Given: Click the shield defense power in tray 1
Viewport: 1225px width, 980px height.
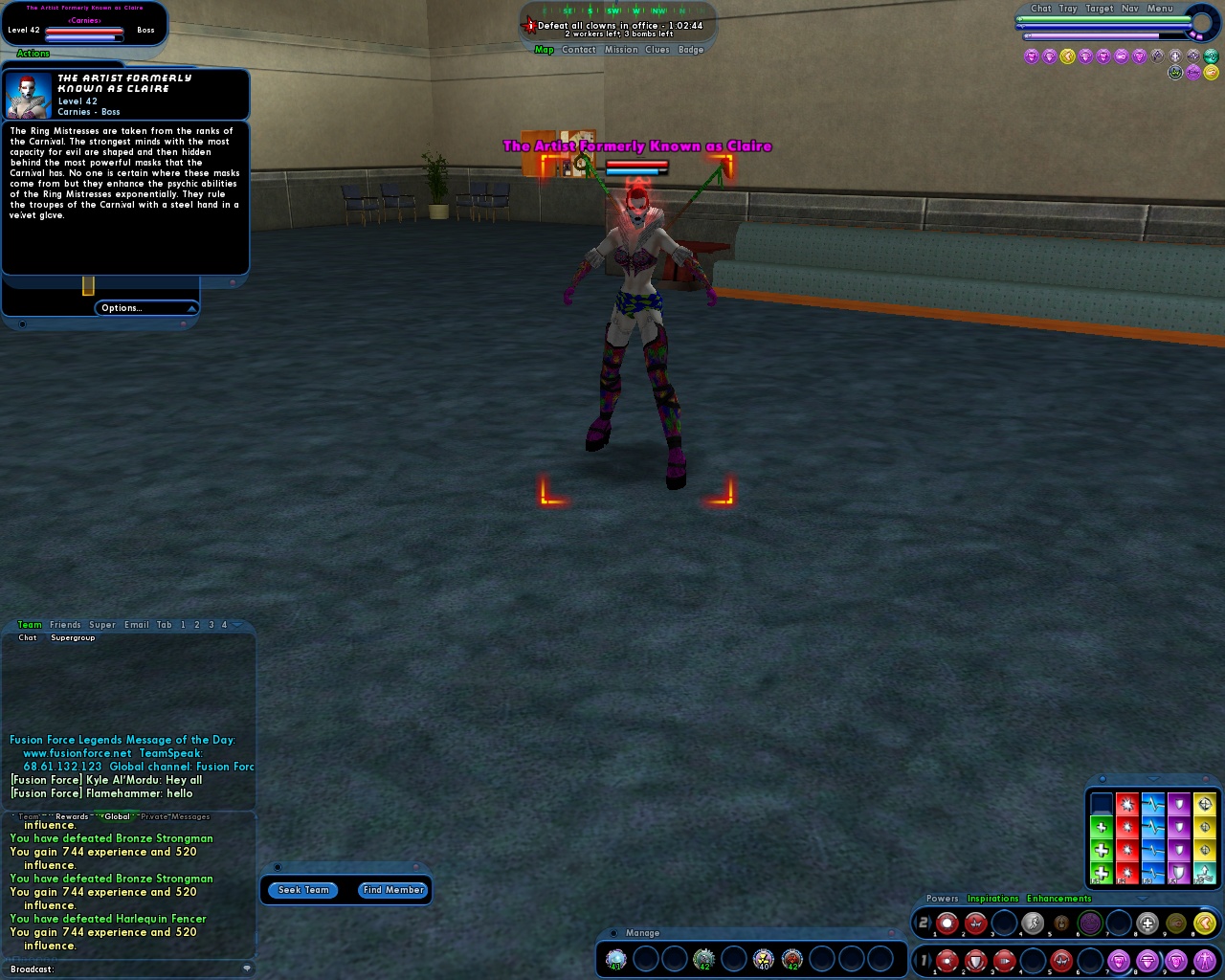Looking at the screenshot, I should (974, 961).
